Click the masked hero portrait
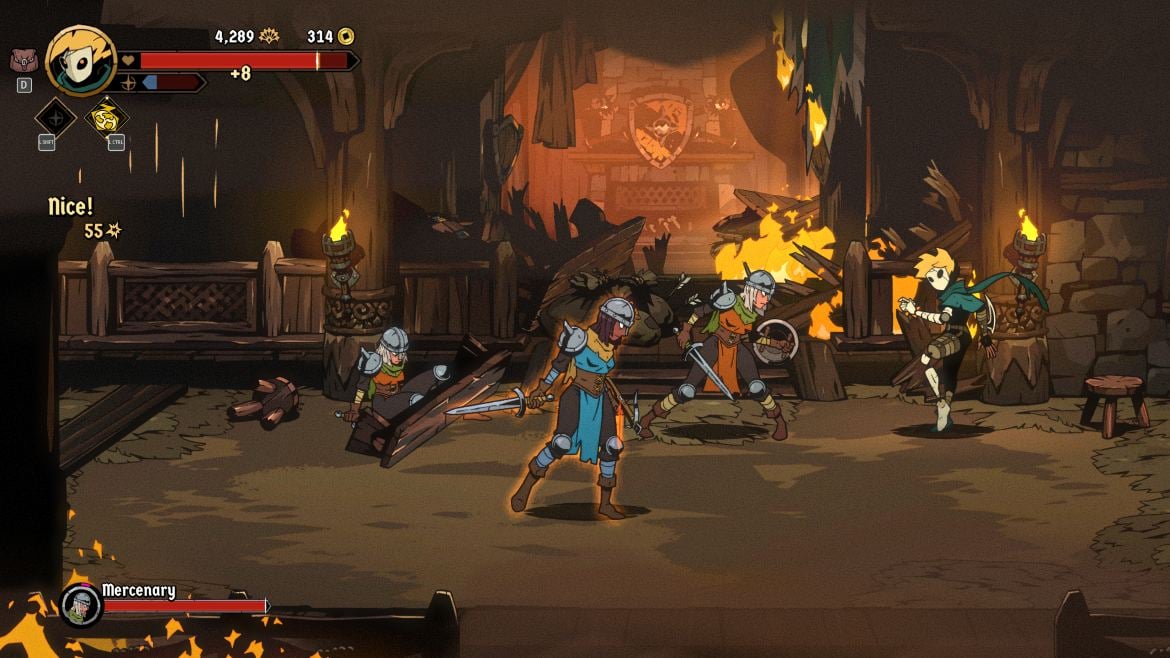 coord(80,61)
